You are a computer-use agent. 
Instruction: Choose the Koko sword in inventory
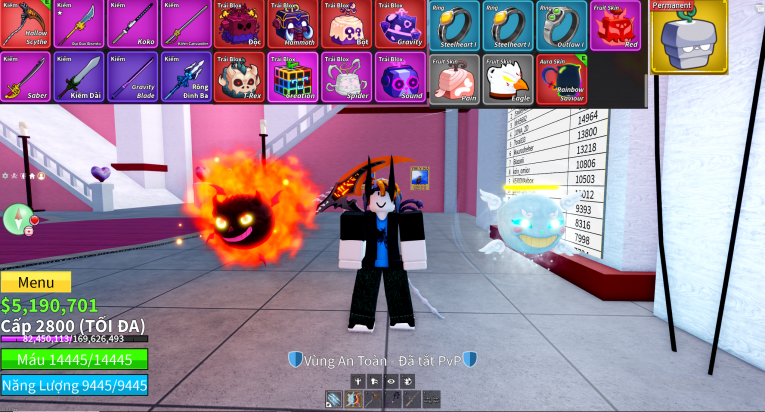132,25
